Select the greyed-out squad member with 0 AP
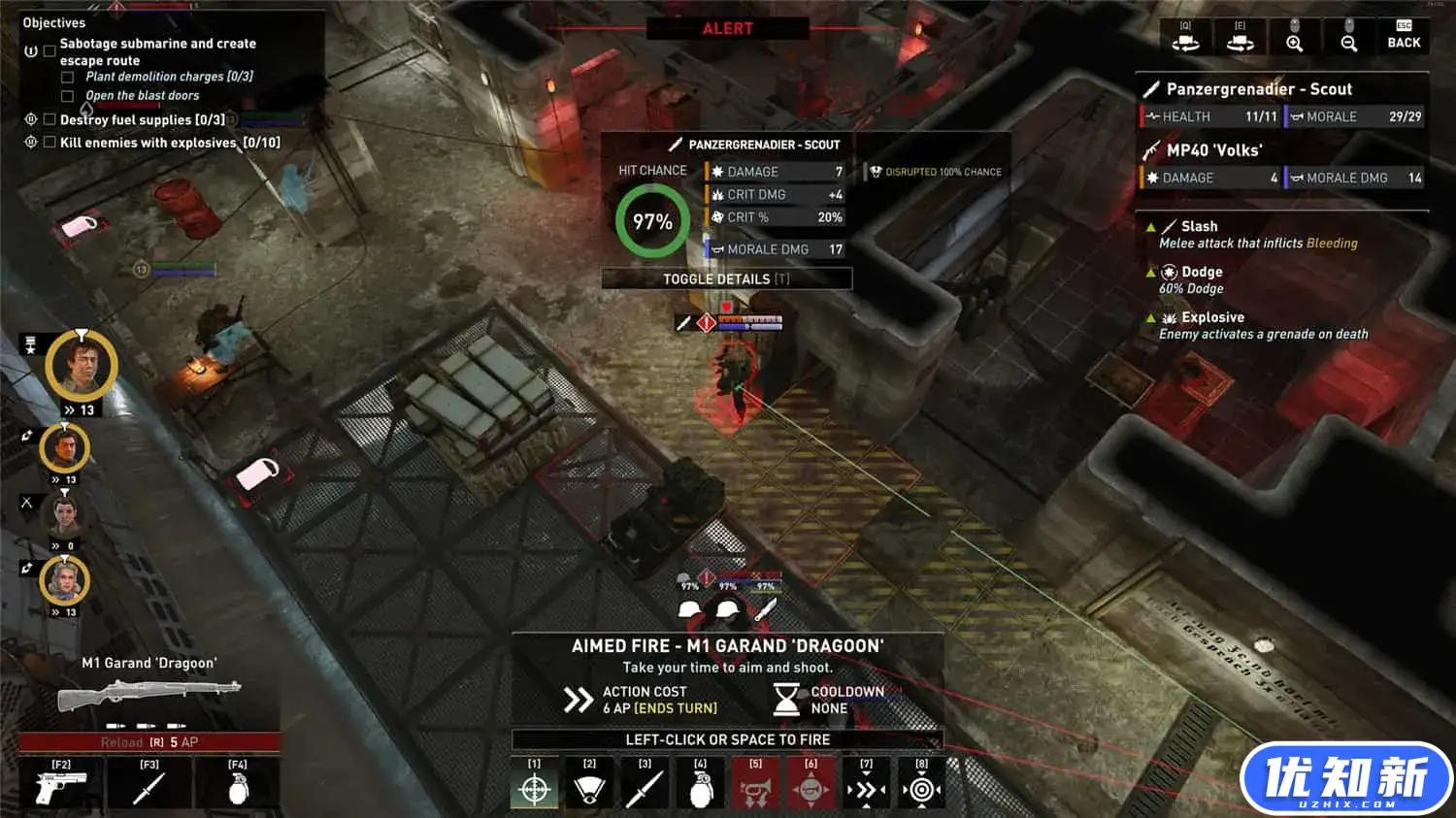This screenshot has height=818, width=1456. [65, 514]
